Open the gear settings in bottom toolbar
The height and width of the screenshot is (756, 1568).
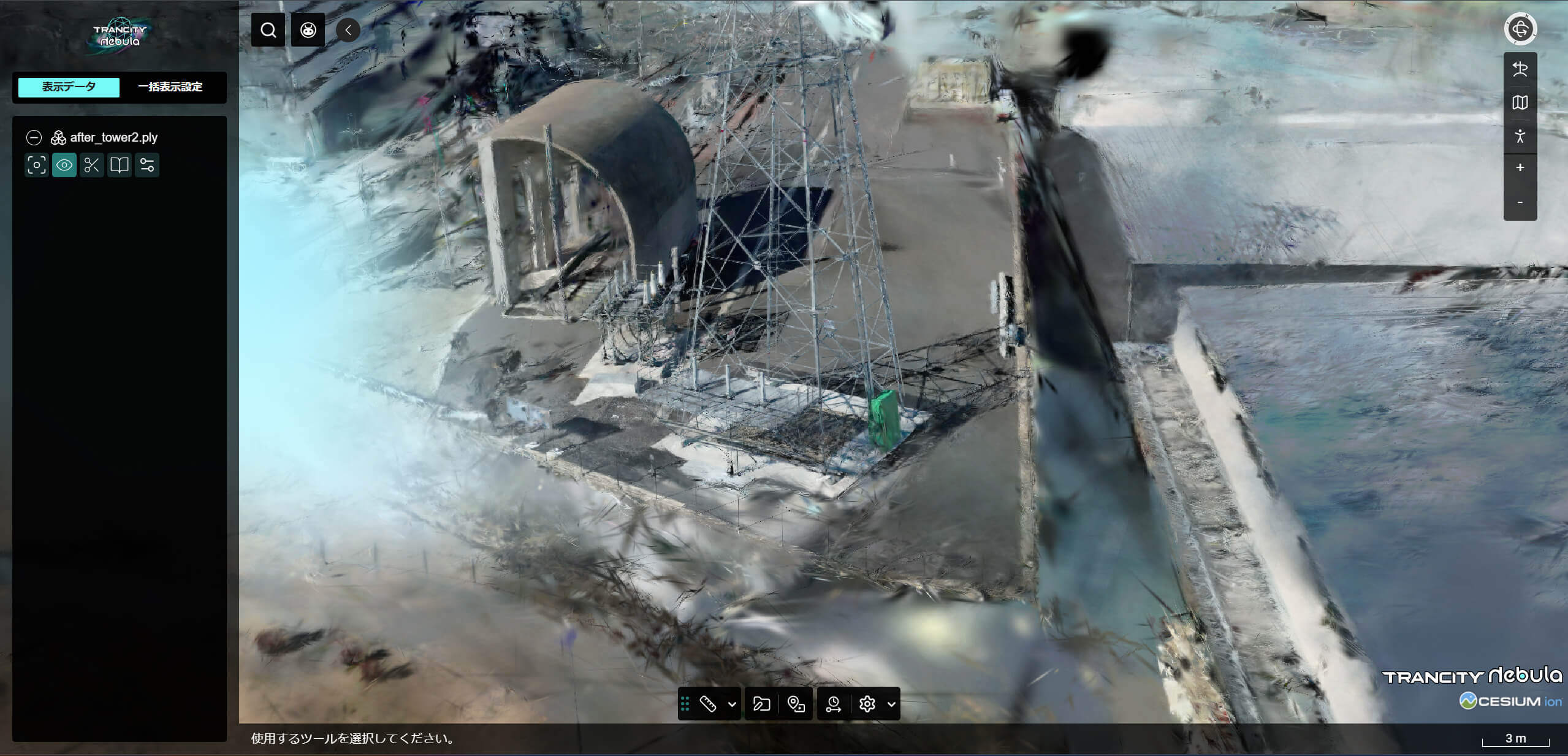tap(867, 704)
